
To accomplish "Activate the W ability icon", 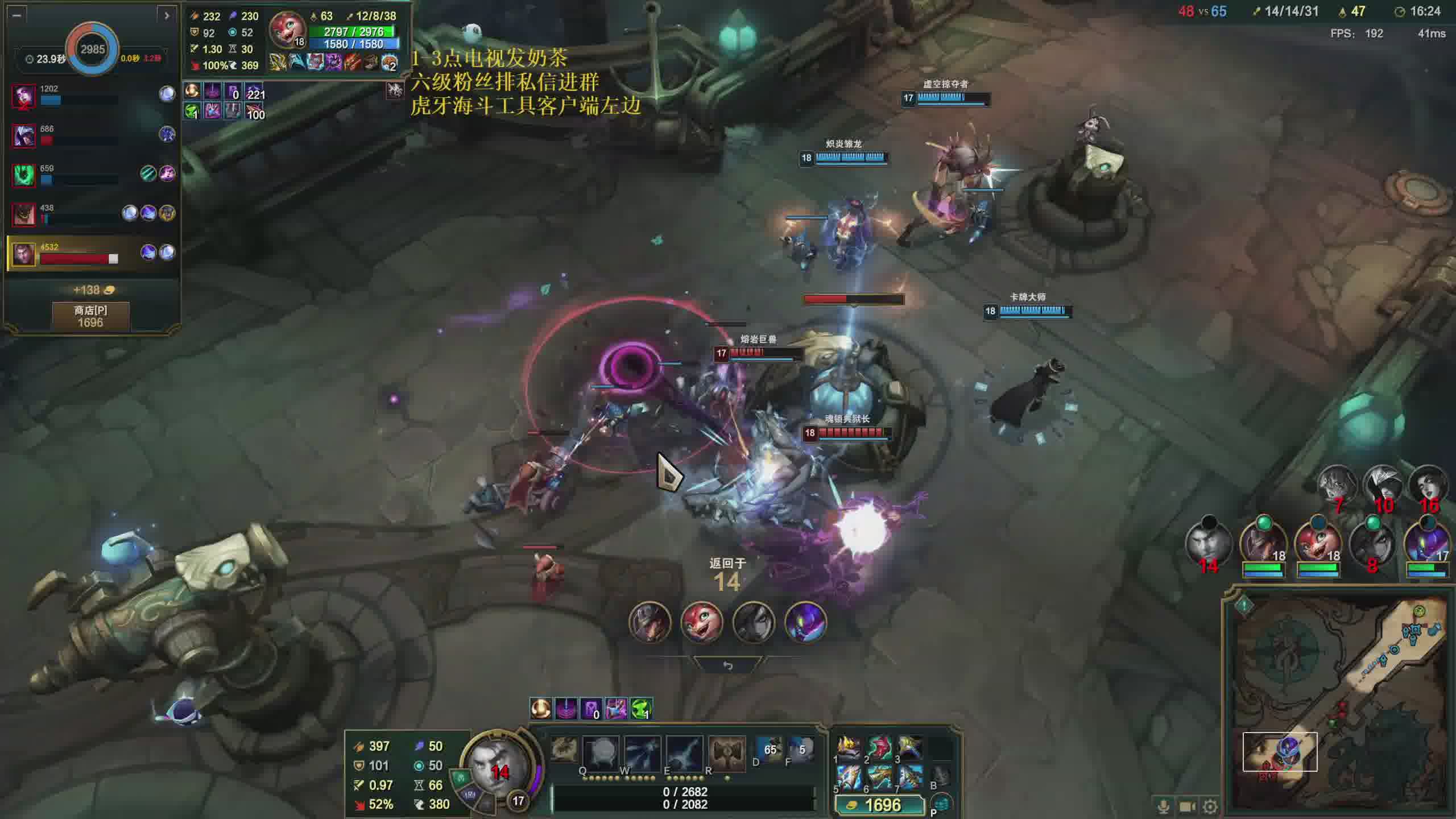I will pyautogui.click(x=642, y=752).
